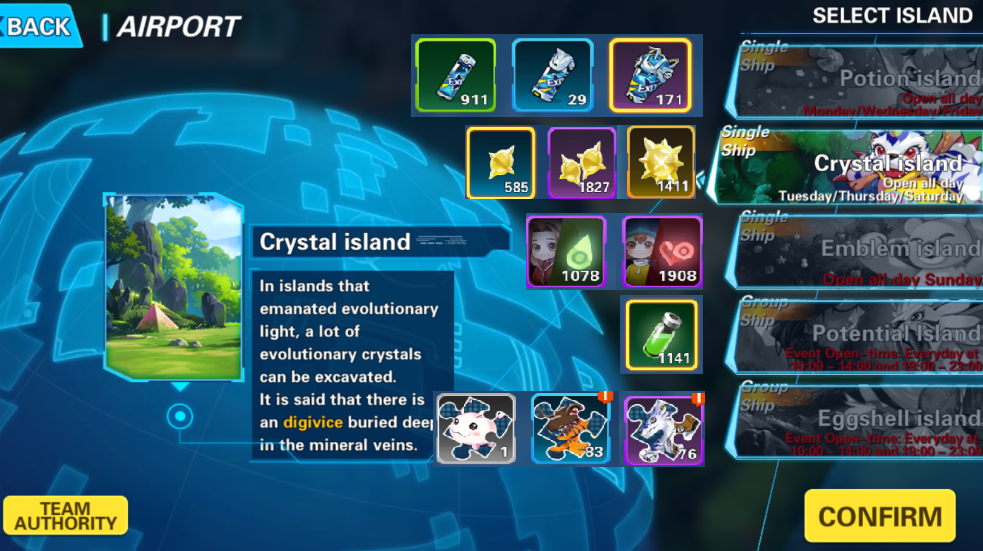Tap the green EXP can with 911
Image resolution: width=983 pixels, height=551 pixels.
coord(455,75)
